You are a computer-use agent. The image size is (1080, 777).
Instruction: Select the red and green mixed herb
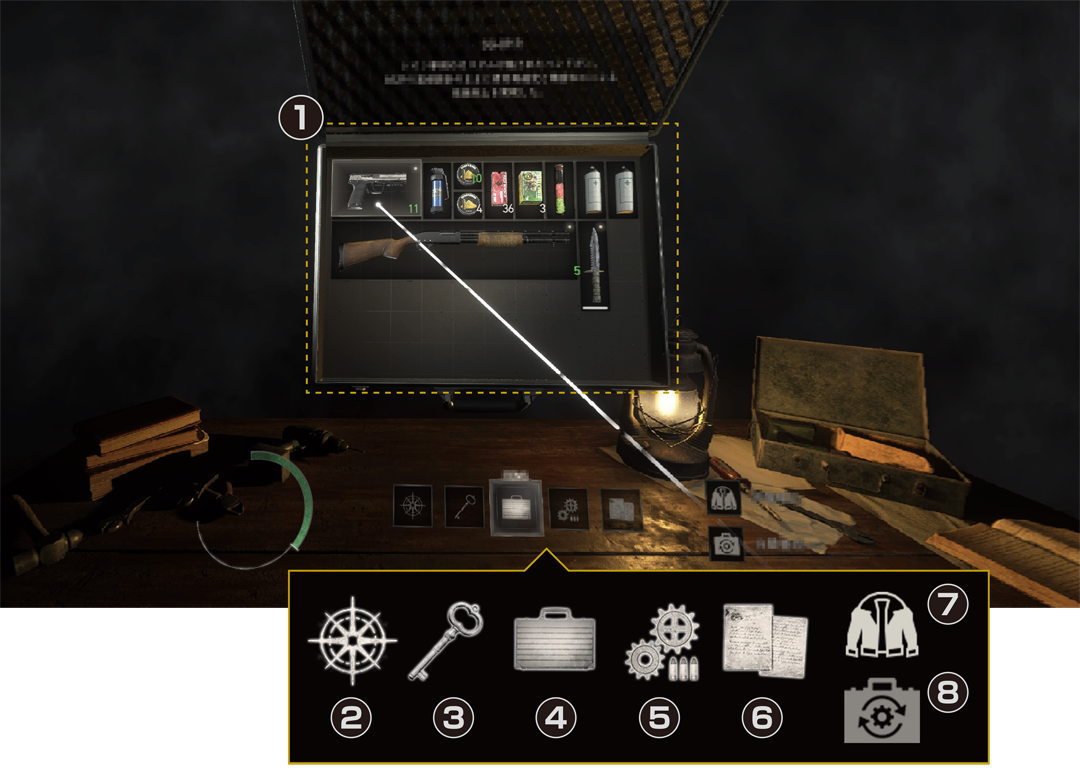(559, 189)
